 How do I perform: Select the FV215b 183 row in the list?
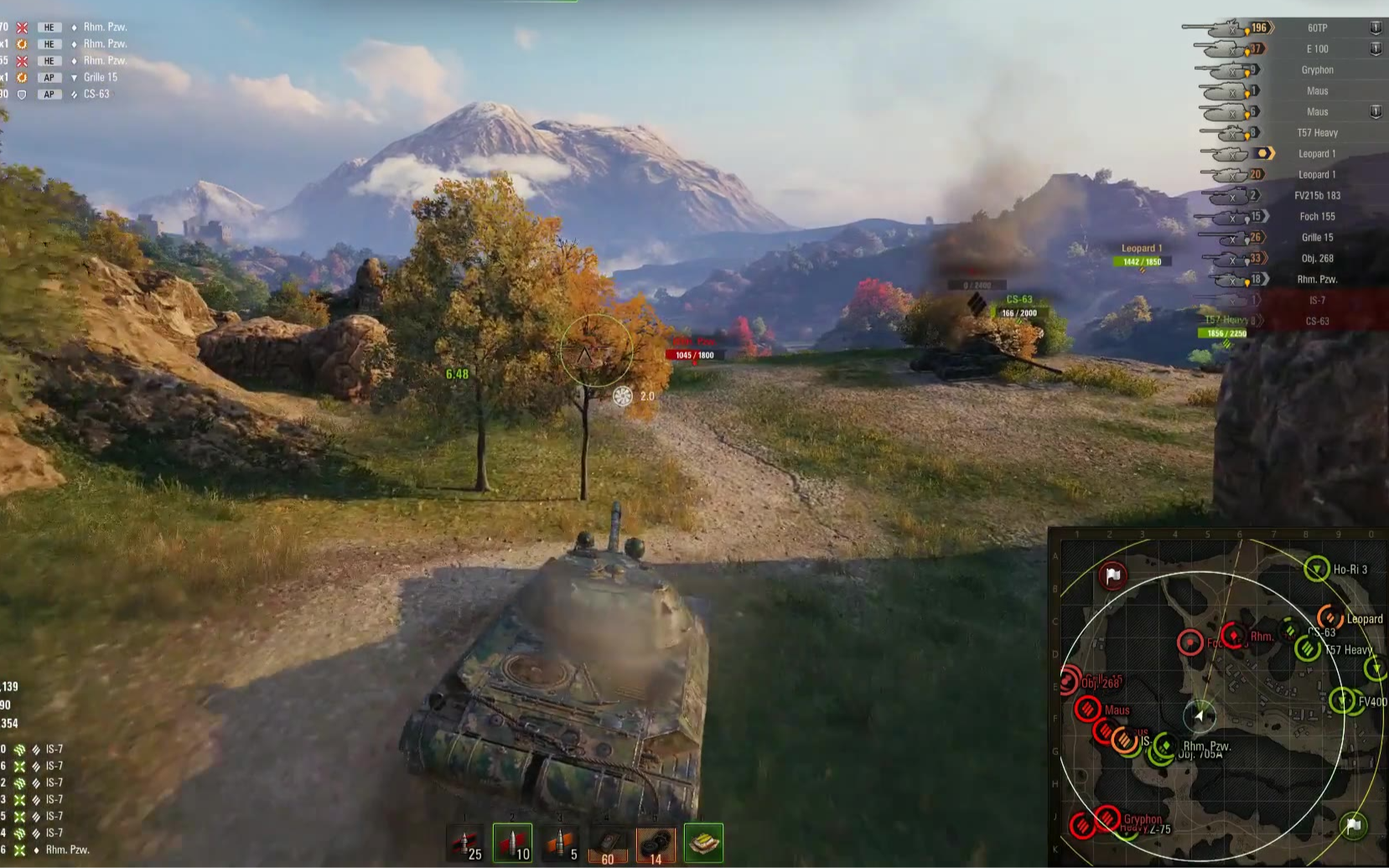(1317, 195)
